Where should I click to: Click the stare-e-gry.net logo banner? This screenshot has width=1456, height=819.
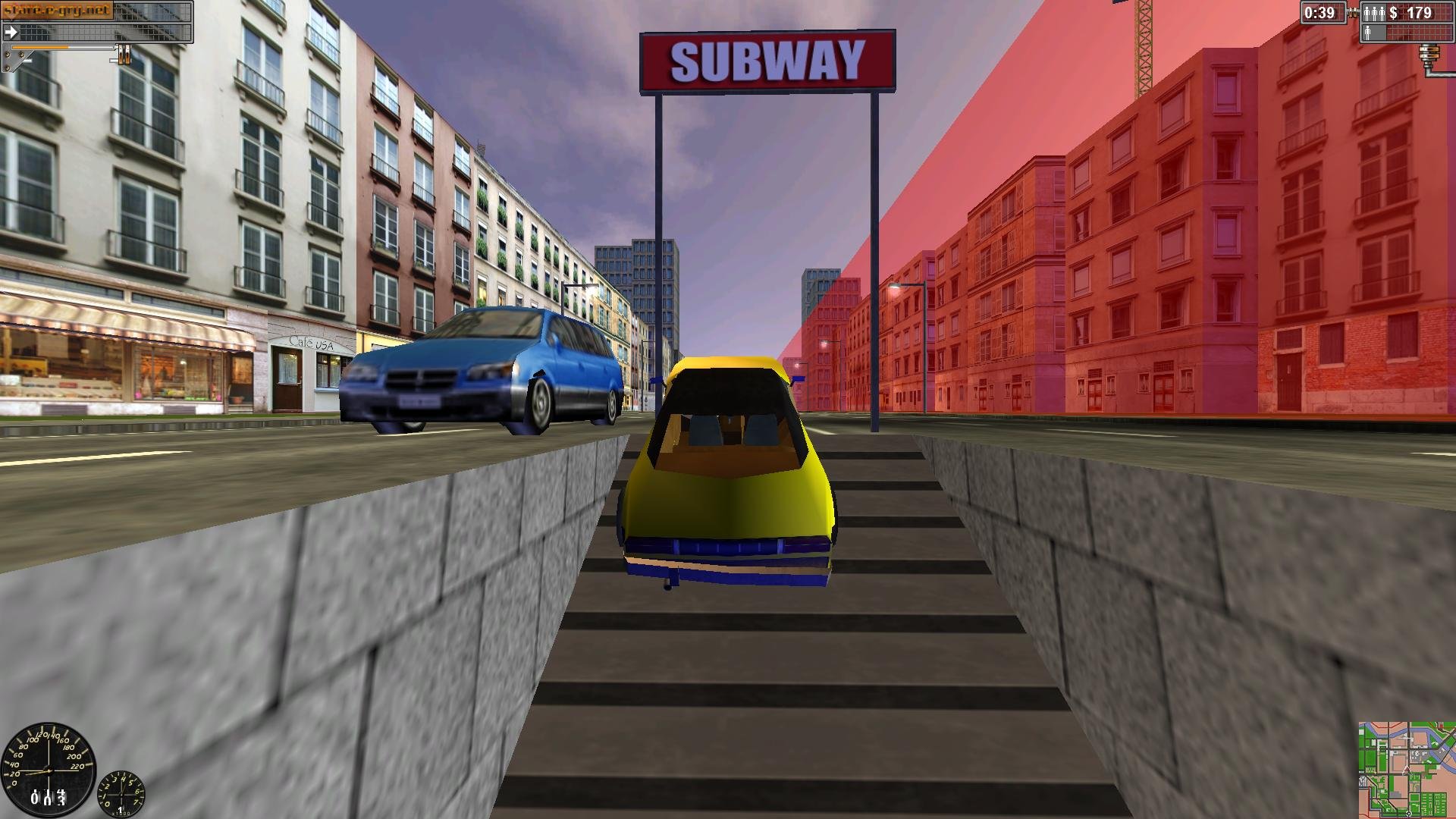point(57,10)
